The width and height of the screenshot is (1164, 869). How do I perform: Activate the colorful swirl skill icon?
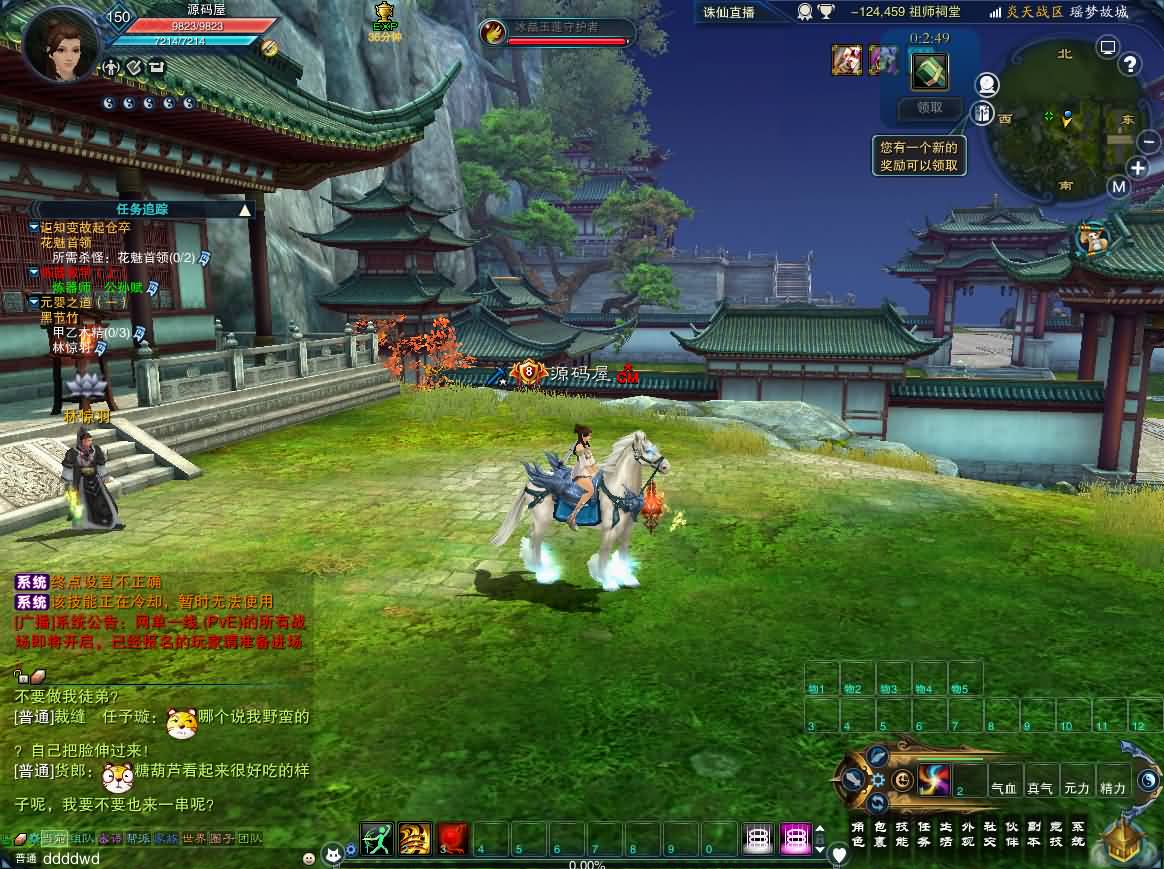point(933,779)
